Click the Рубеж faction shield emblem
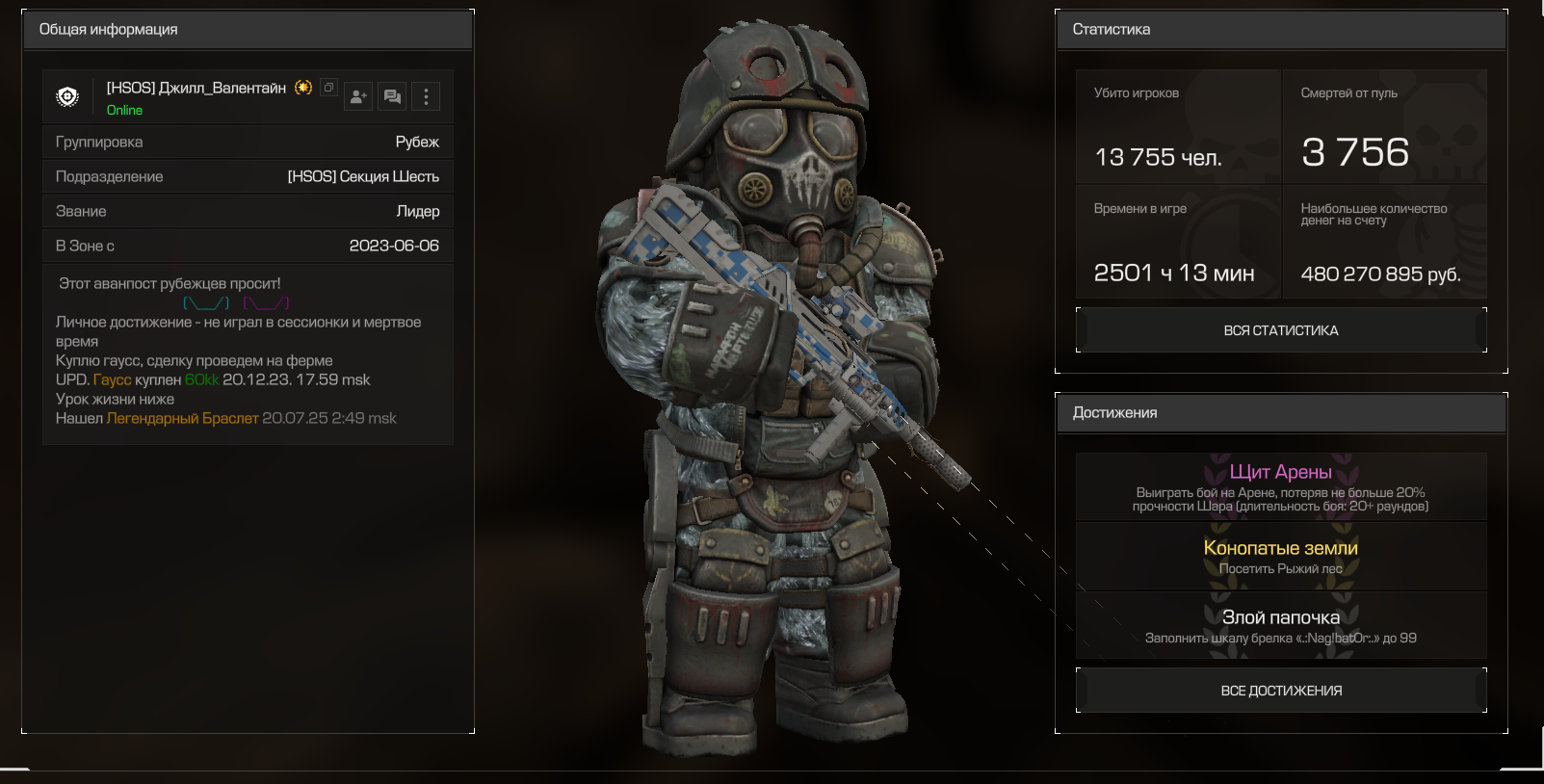Screen dimensions: 1544x784 click(67, 96)
